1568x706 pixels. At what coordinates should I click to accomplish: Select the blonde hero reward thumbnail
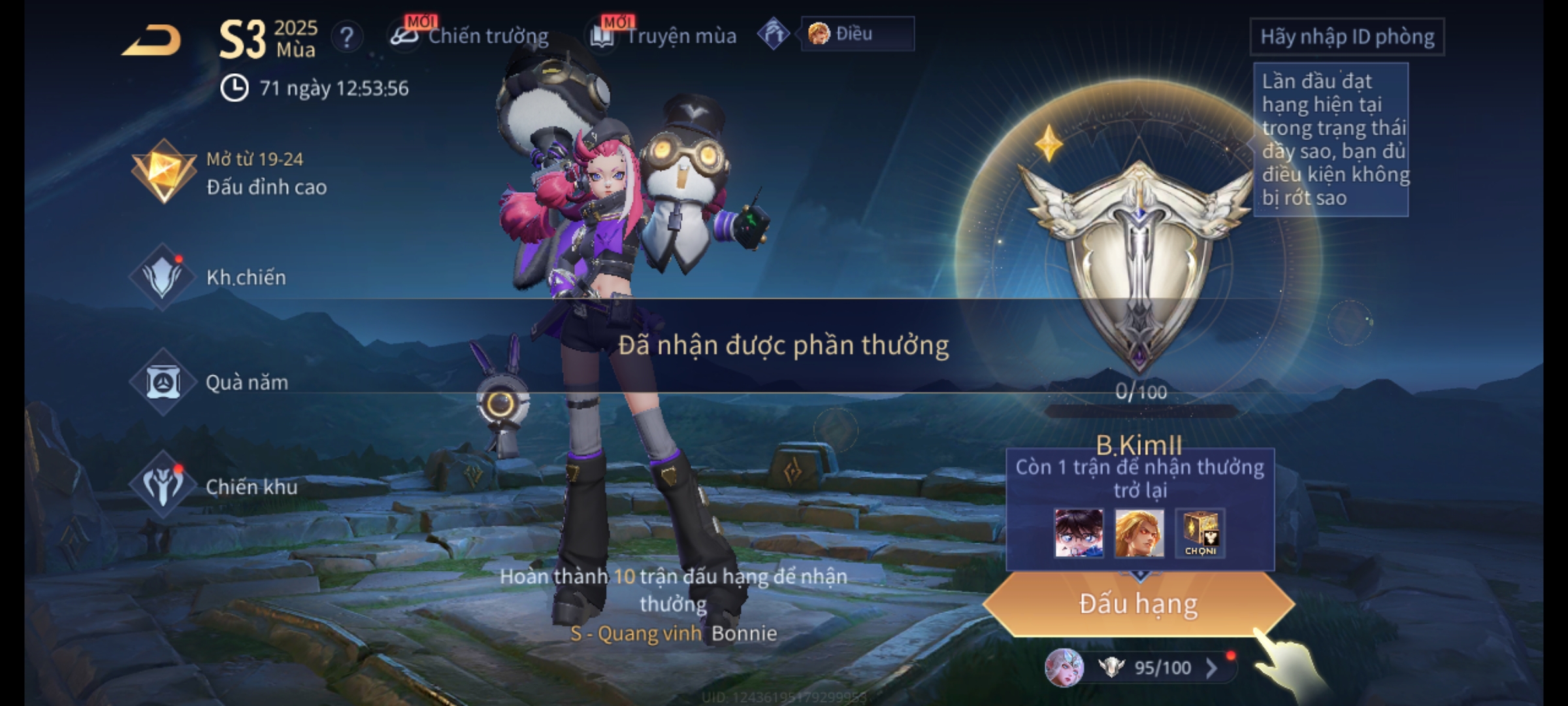coord(1139,533)
